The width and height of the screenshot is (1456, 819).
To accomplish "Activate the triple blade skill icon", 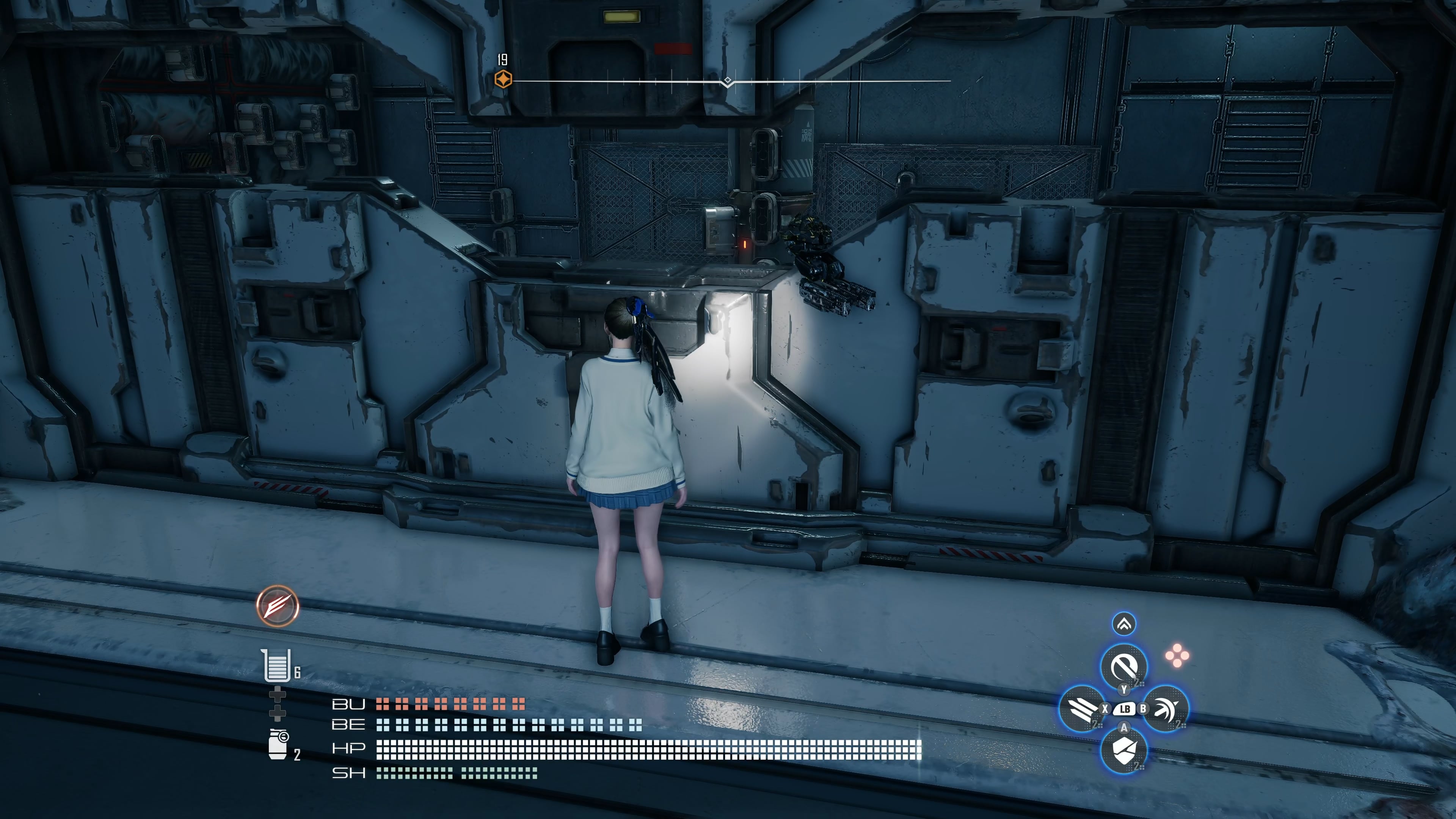I will tap(1082, 709).
